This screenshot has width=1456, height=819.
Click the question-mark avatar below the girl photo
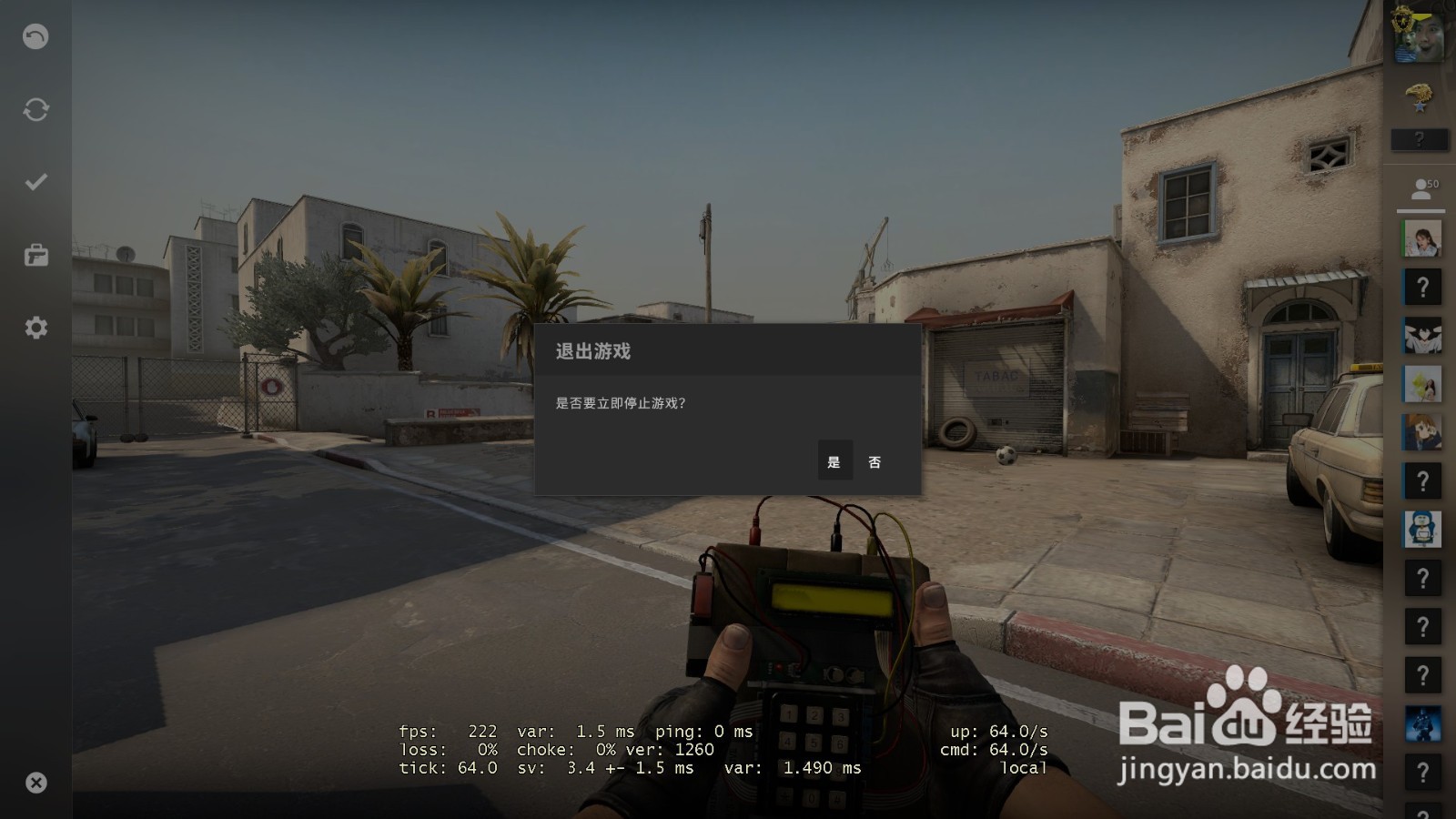[1421, 287]
